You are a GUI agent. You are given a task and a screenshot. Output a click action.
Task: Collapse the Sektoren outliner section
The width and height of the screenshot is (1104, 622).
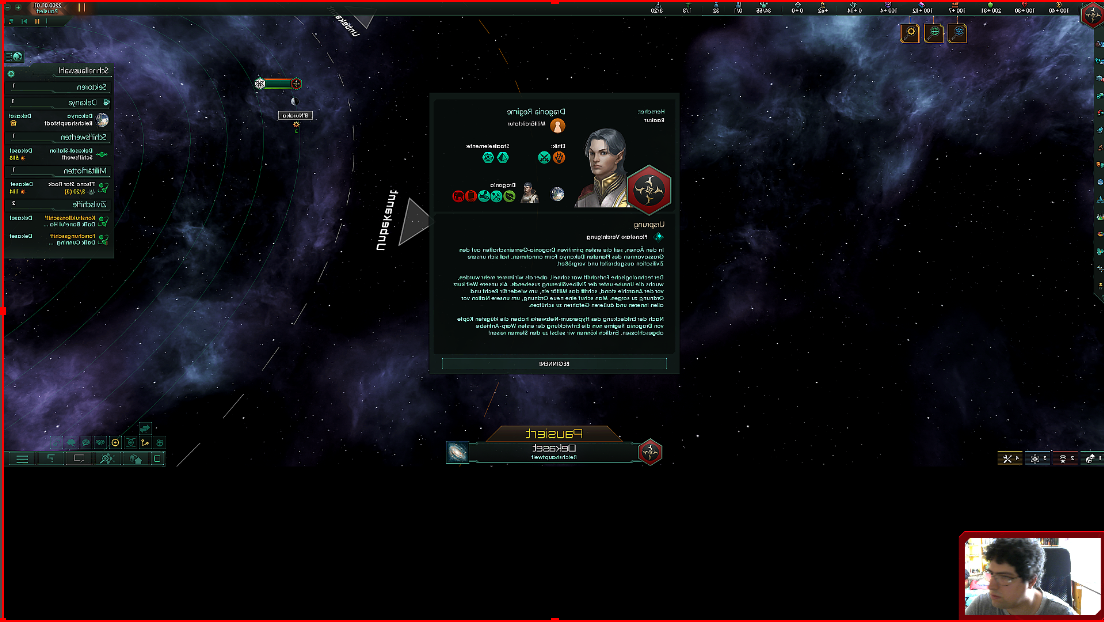click(x=60, y=87)
